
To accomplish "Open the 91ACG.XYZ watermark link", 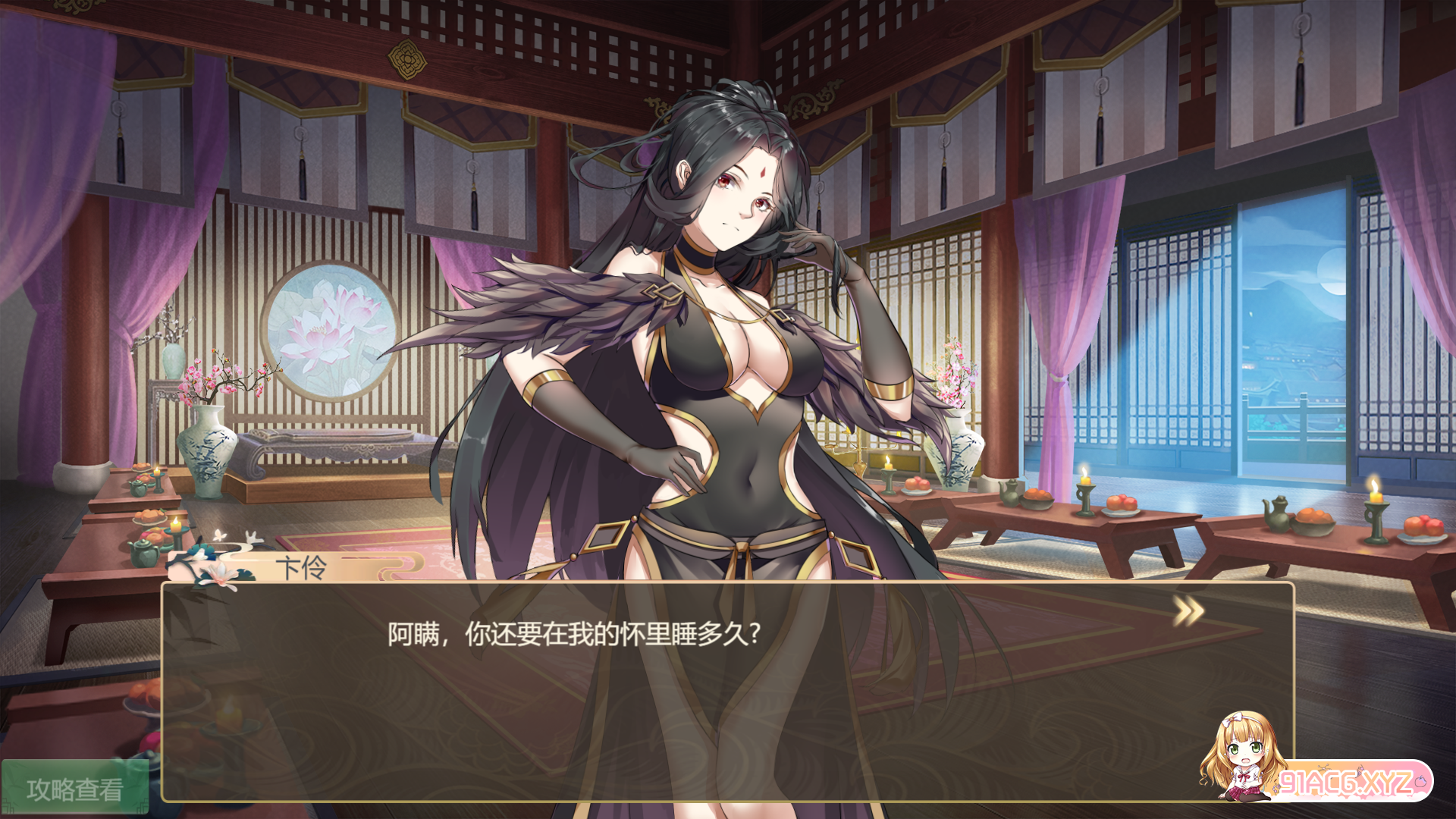I will coord(1345,781).
